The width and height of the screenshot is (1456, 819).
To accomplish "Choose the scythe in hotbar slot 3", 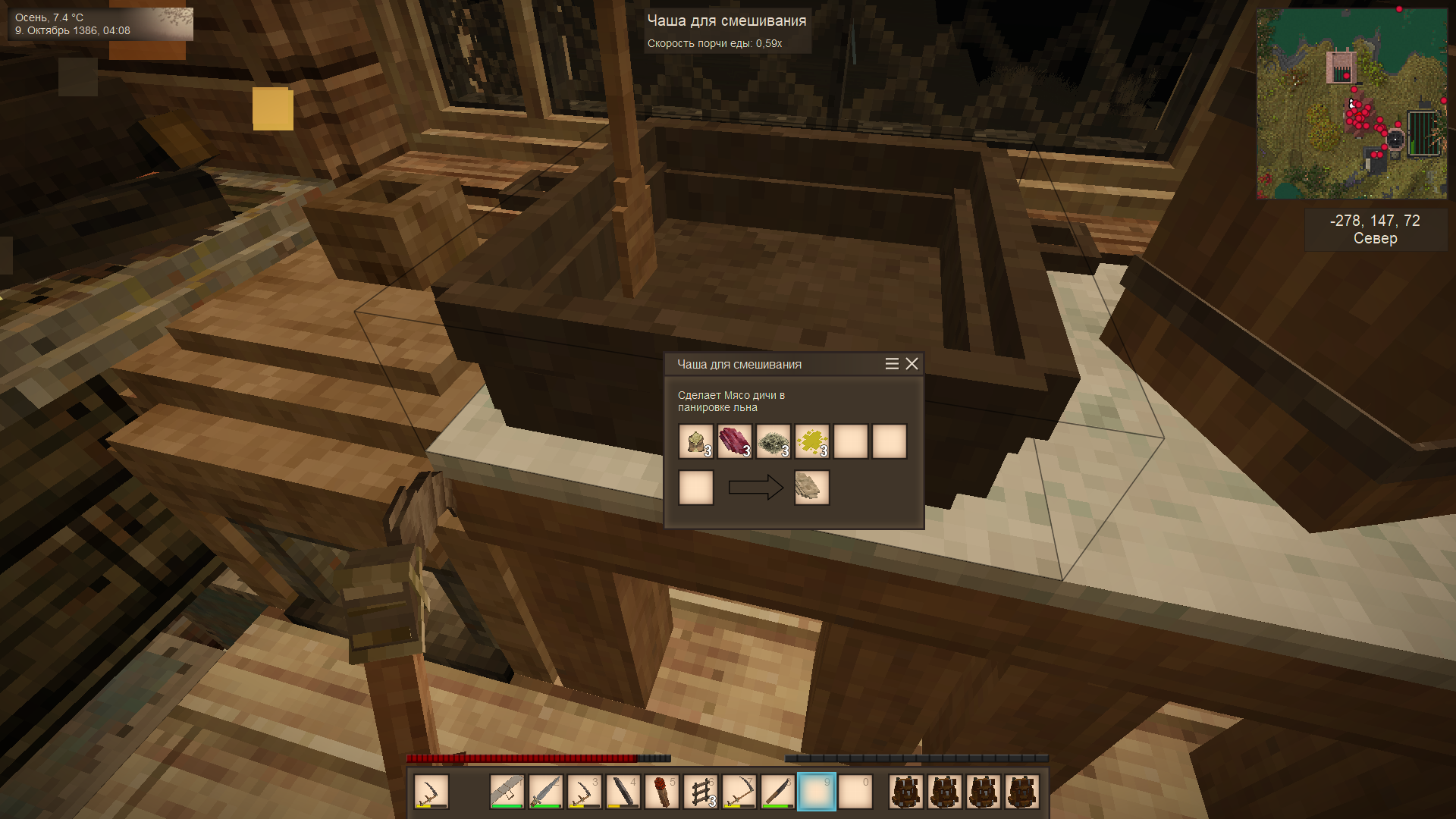I will pos(584,792).
